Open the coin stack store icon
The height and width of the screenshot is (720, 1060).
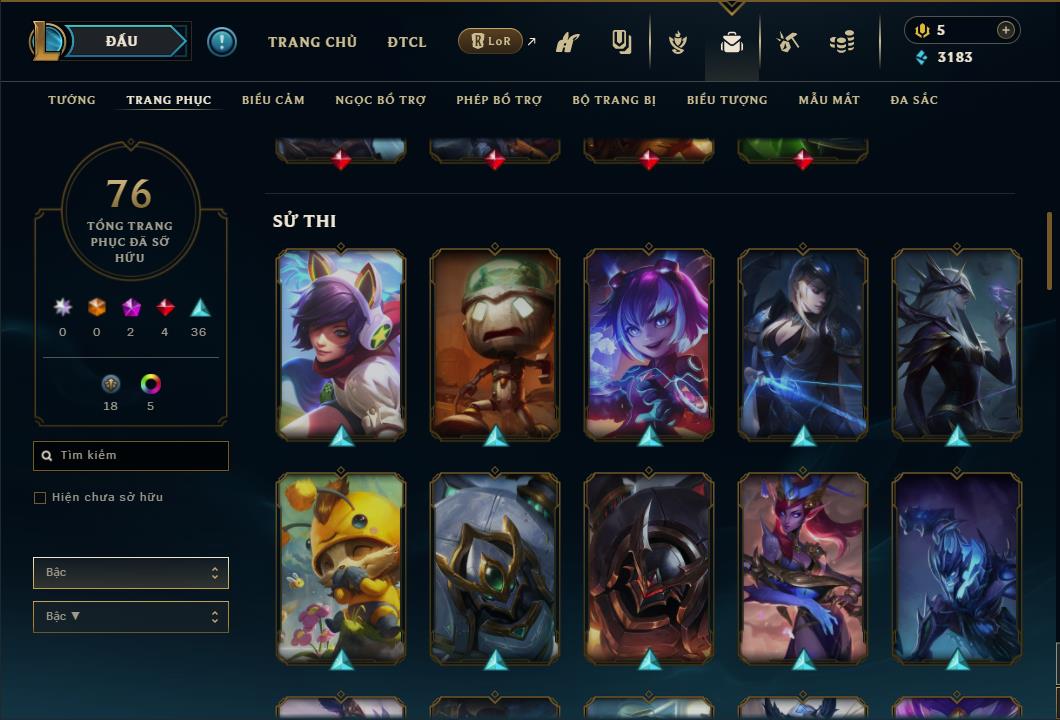[842, 42]
